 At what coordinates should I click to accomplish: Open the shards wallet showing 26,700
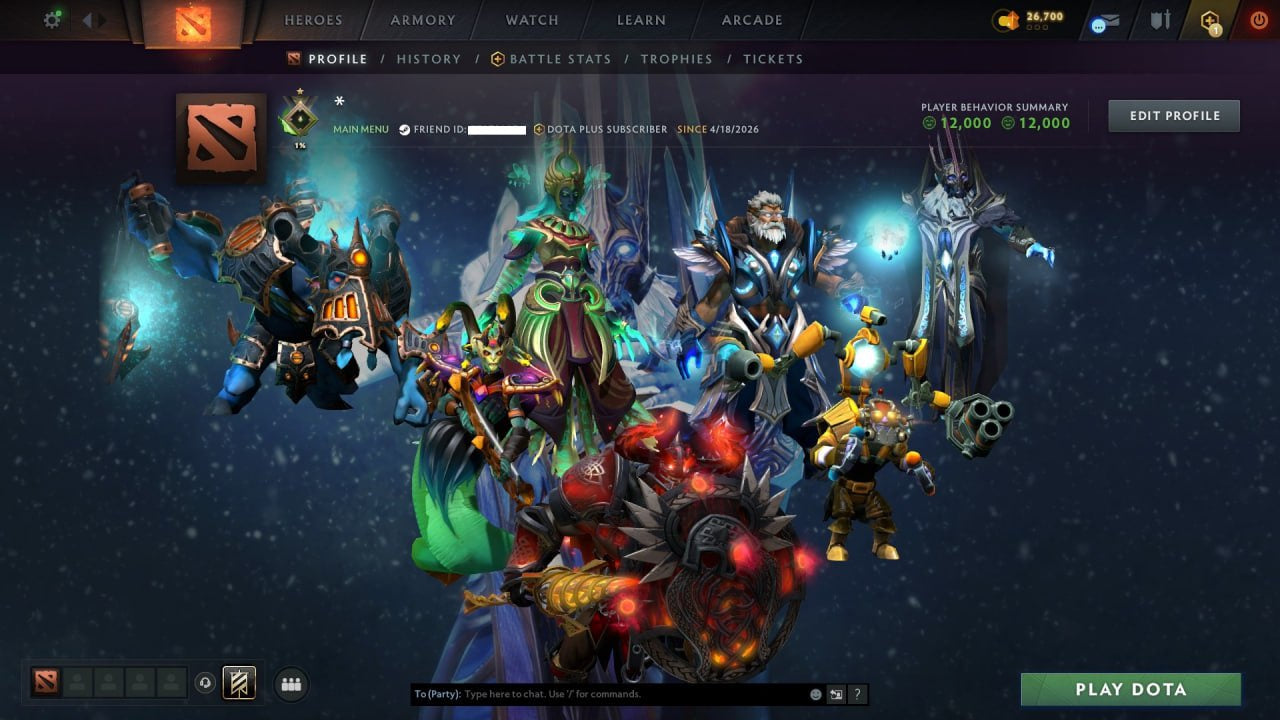[1018, 19]
